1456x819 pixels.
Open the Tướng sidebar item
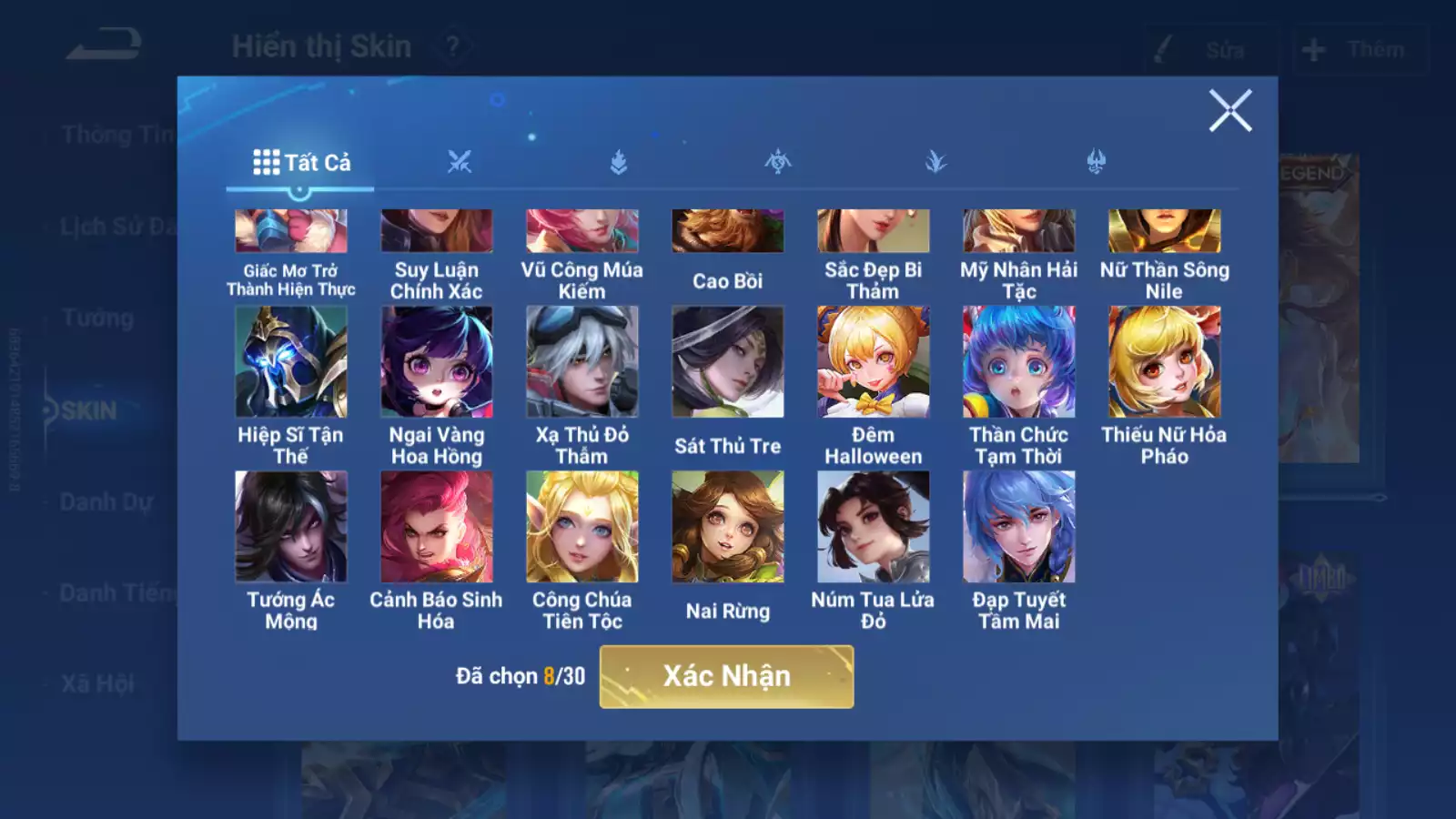(x=98, y=318)
